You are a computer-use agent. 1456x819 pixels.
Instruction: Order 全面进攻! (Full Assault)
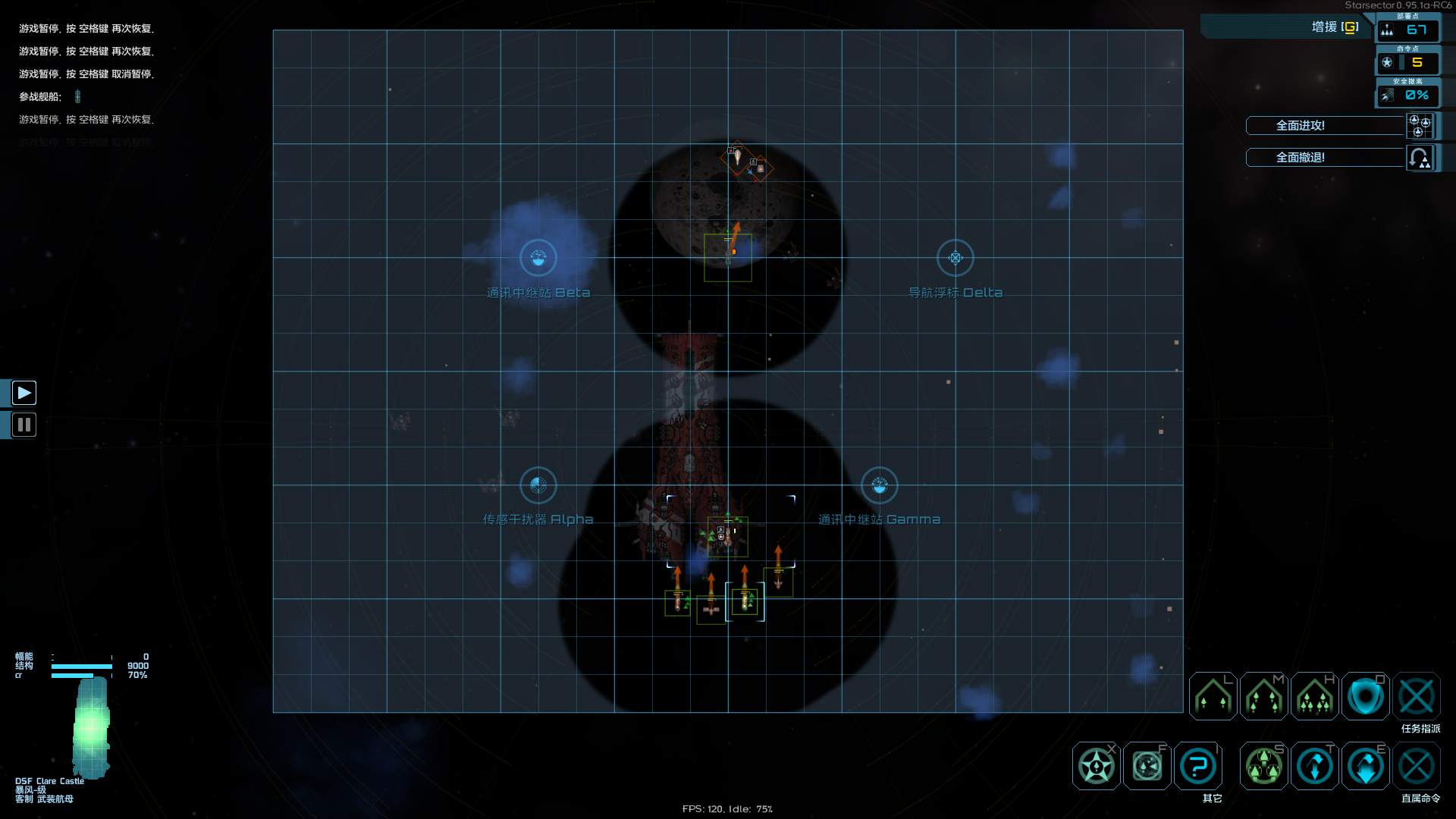(1326, 126)
